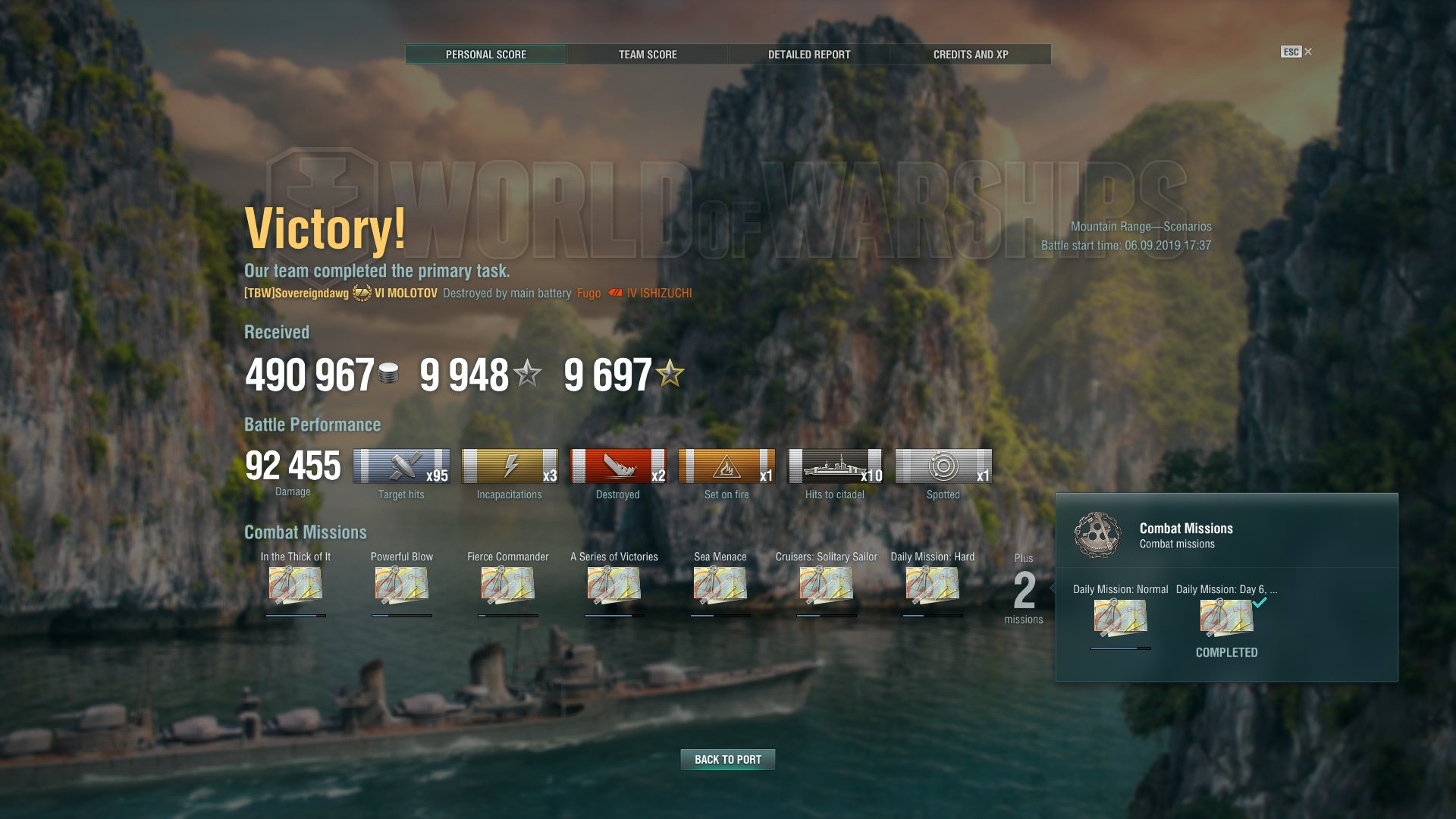Viewport: 1456px width, 819px height.
Task: Switch to the Personal Score tab
Action: click(x=485, y=55)
